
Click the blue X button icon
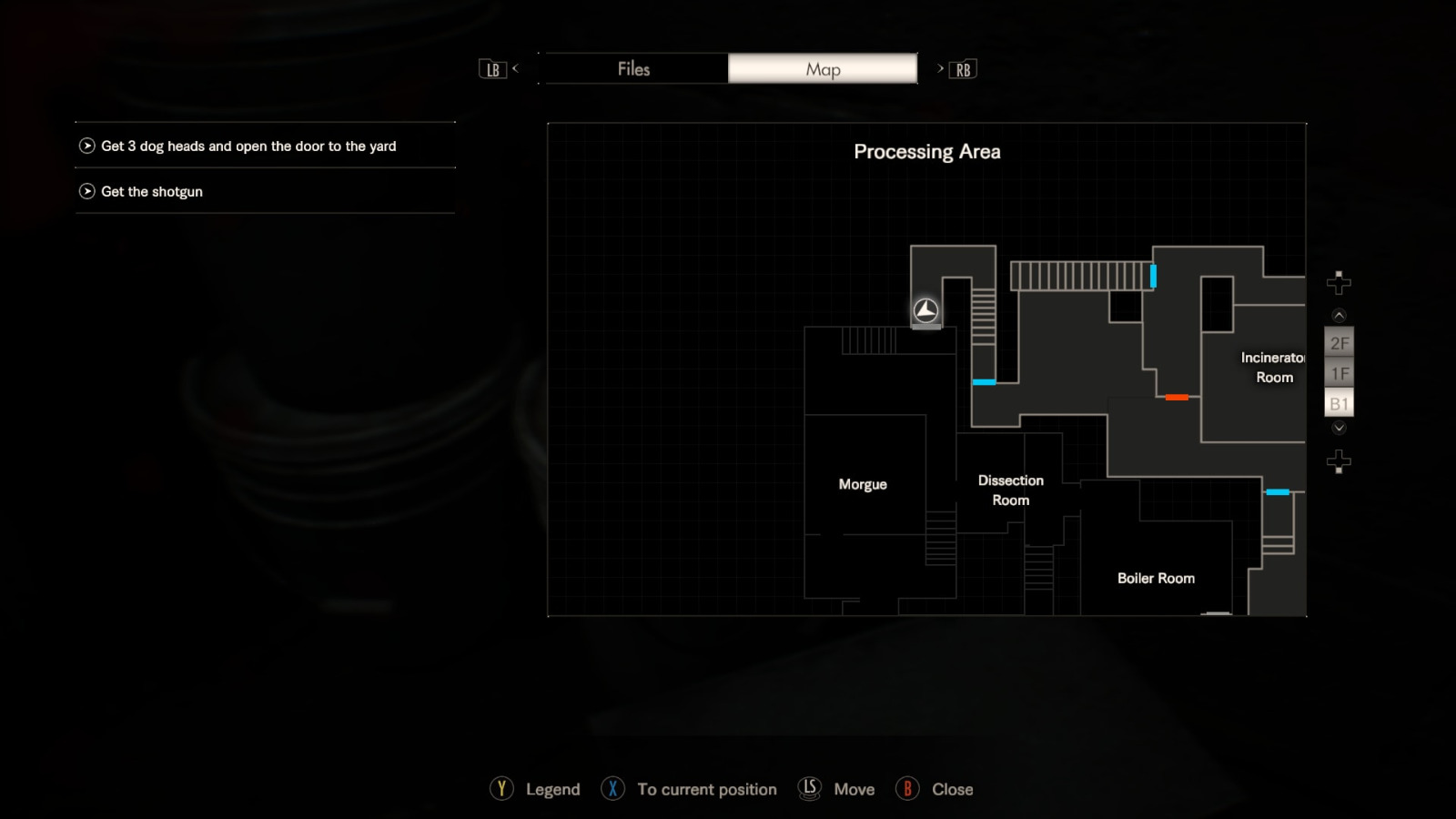point(612,789)
